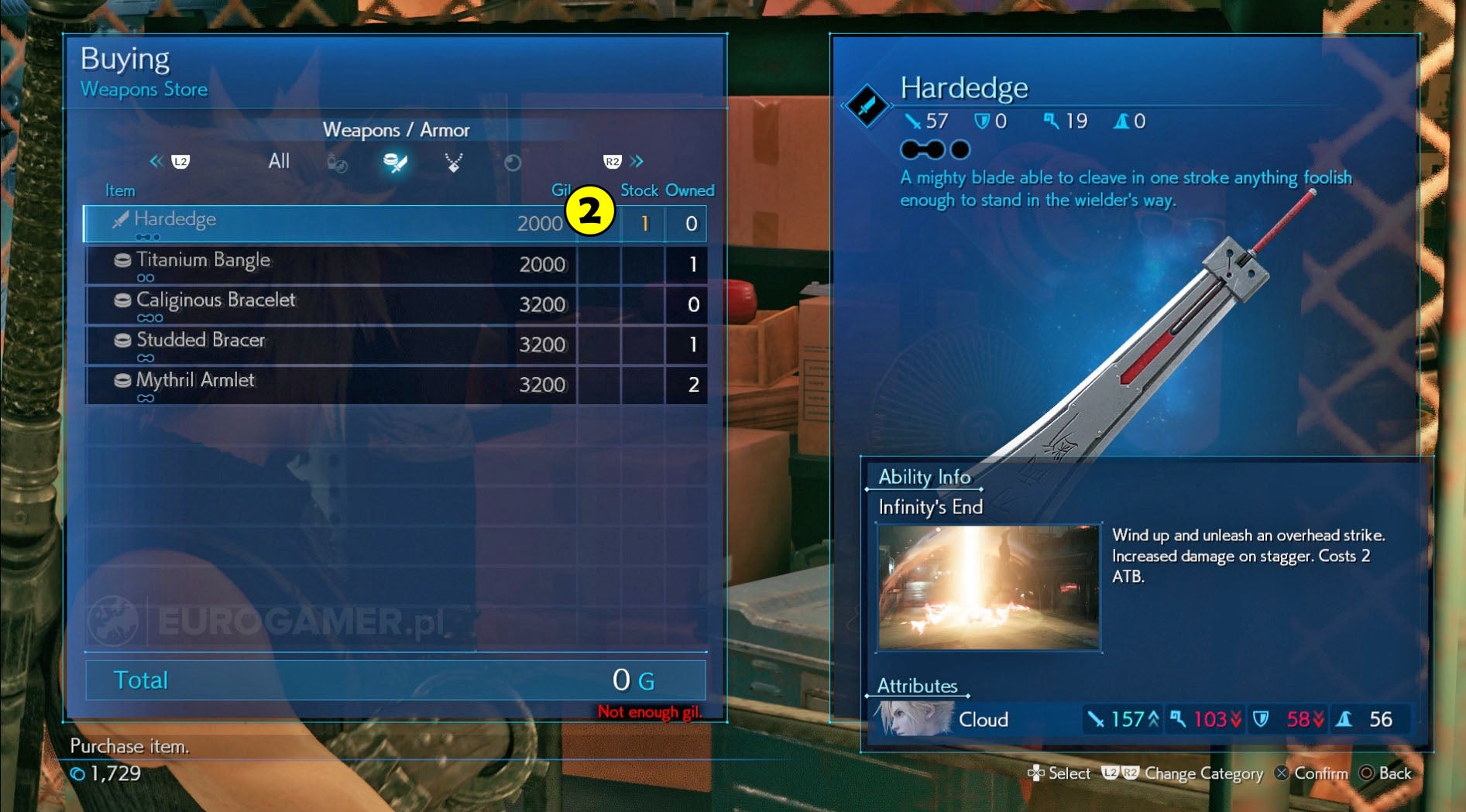Select the Weapons / Armor category icon
The image size is (1466, 812).
[x=395, y=163]
